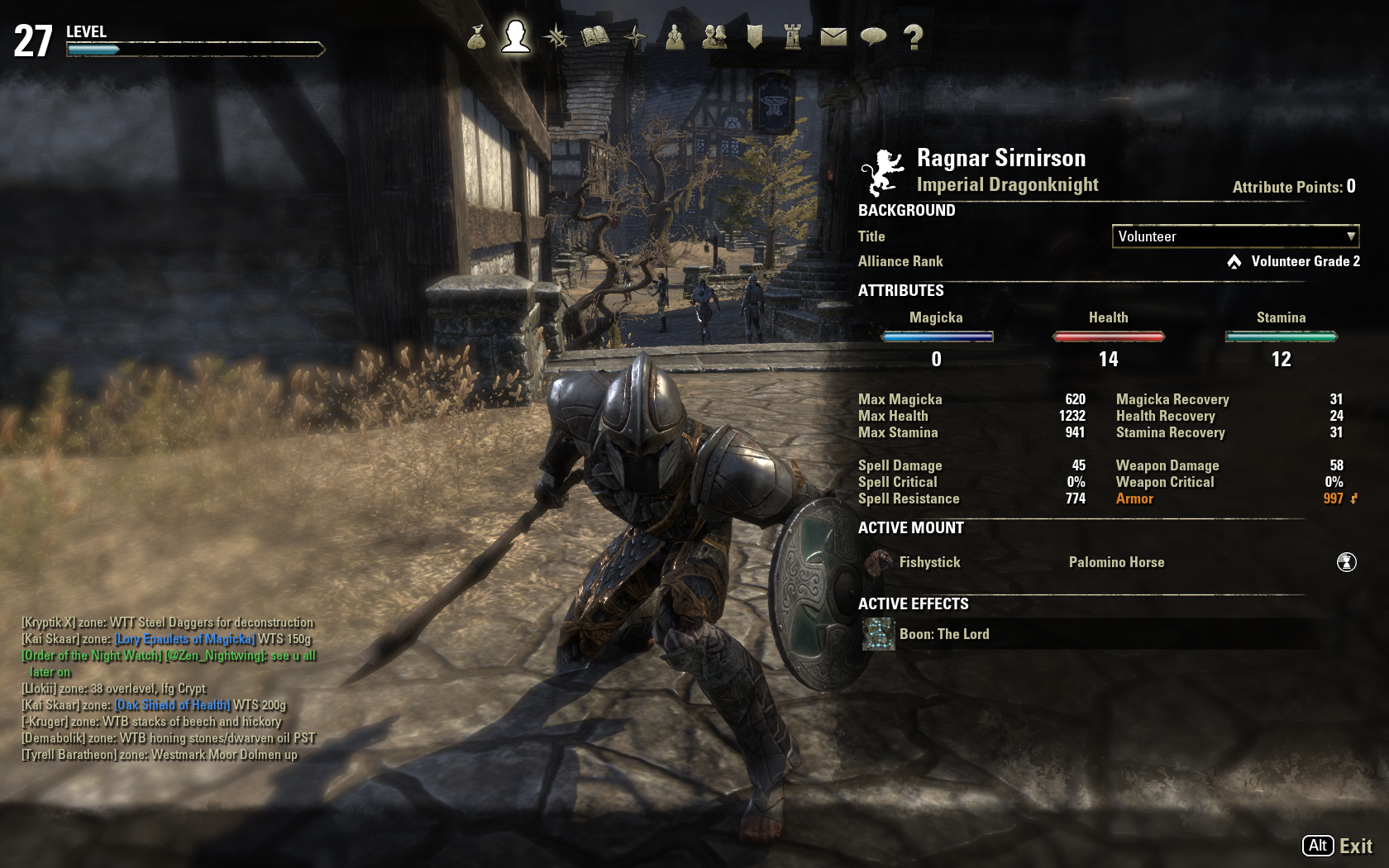Click the Oak Shield of Health chat link
1389x868 pixels.
click(172, 705)
